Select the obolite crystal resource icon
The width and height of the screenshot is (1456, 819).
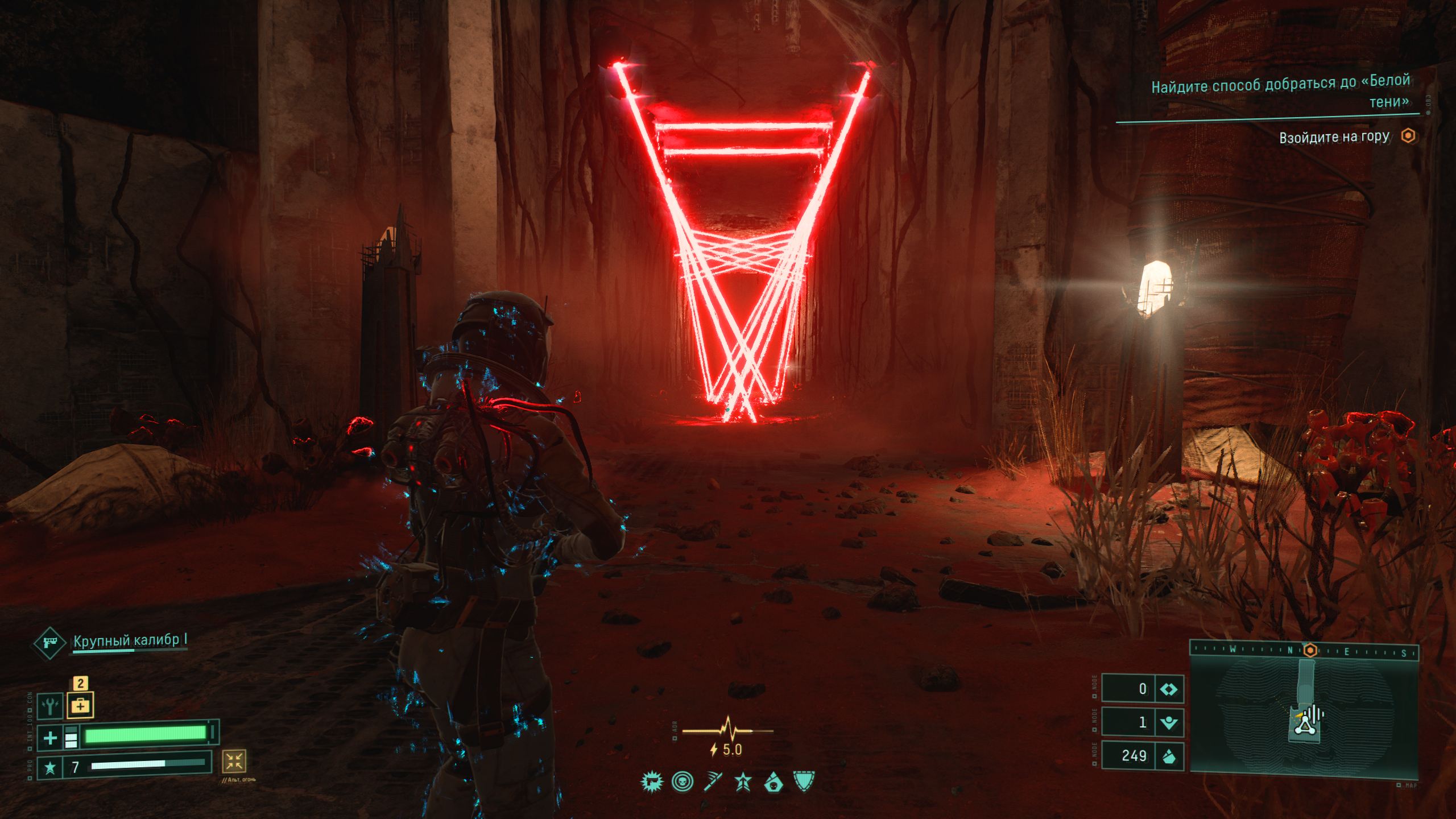coord(1168,756)
